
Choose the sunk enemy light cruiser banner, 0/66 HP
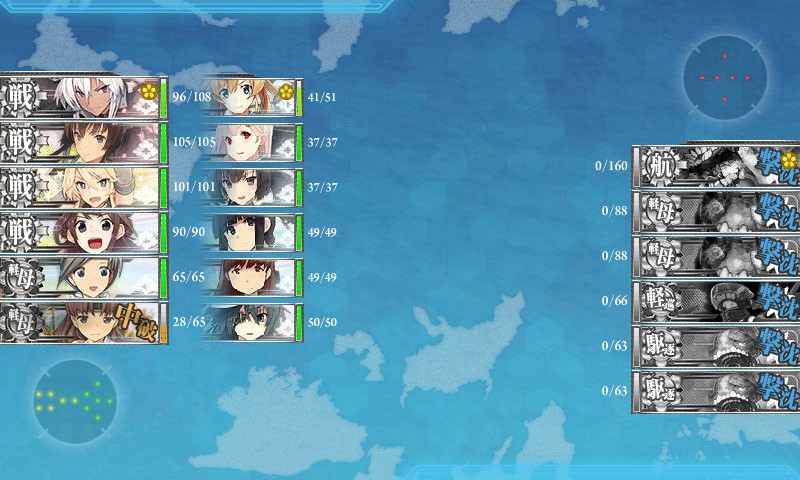716,301
